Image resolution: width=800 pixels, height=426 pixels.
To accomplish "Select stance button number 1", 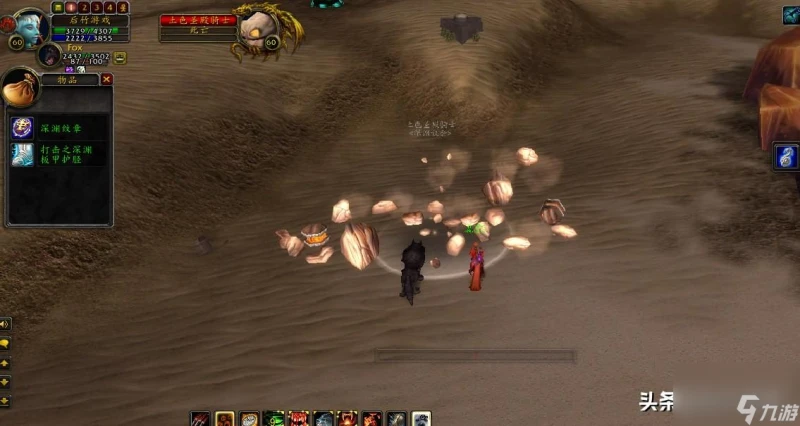I will (x=71, y=6).
